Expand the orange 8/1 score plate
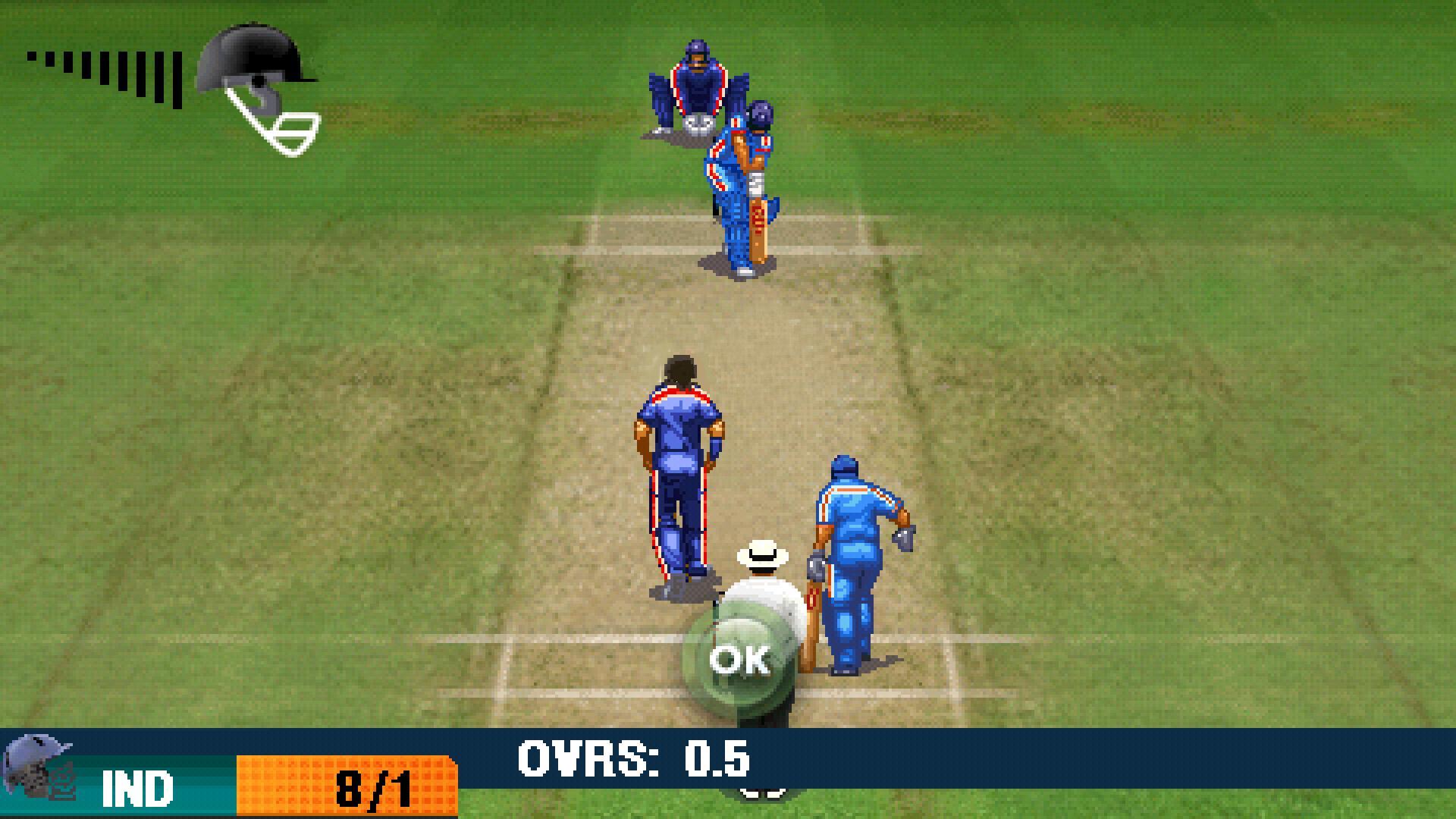1456x819 pixels. pyautogui.click(x=349, y=785)
